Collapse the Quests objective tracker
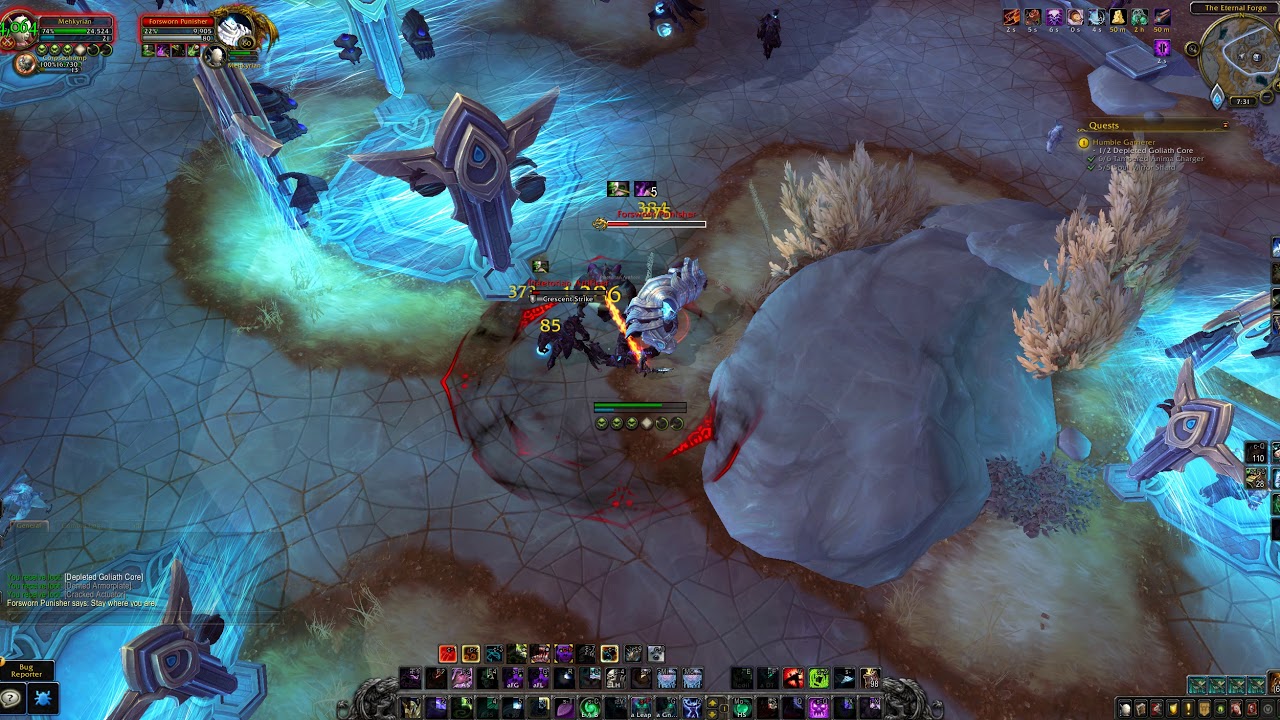 [x=1226, y=125]
